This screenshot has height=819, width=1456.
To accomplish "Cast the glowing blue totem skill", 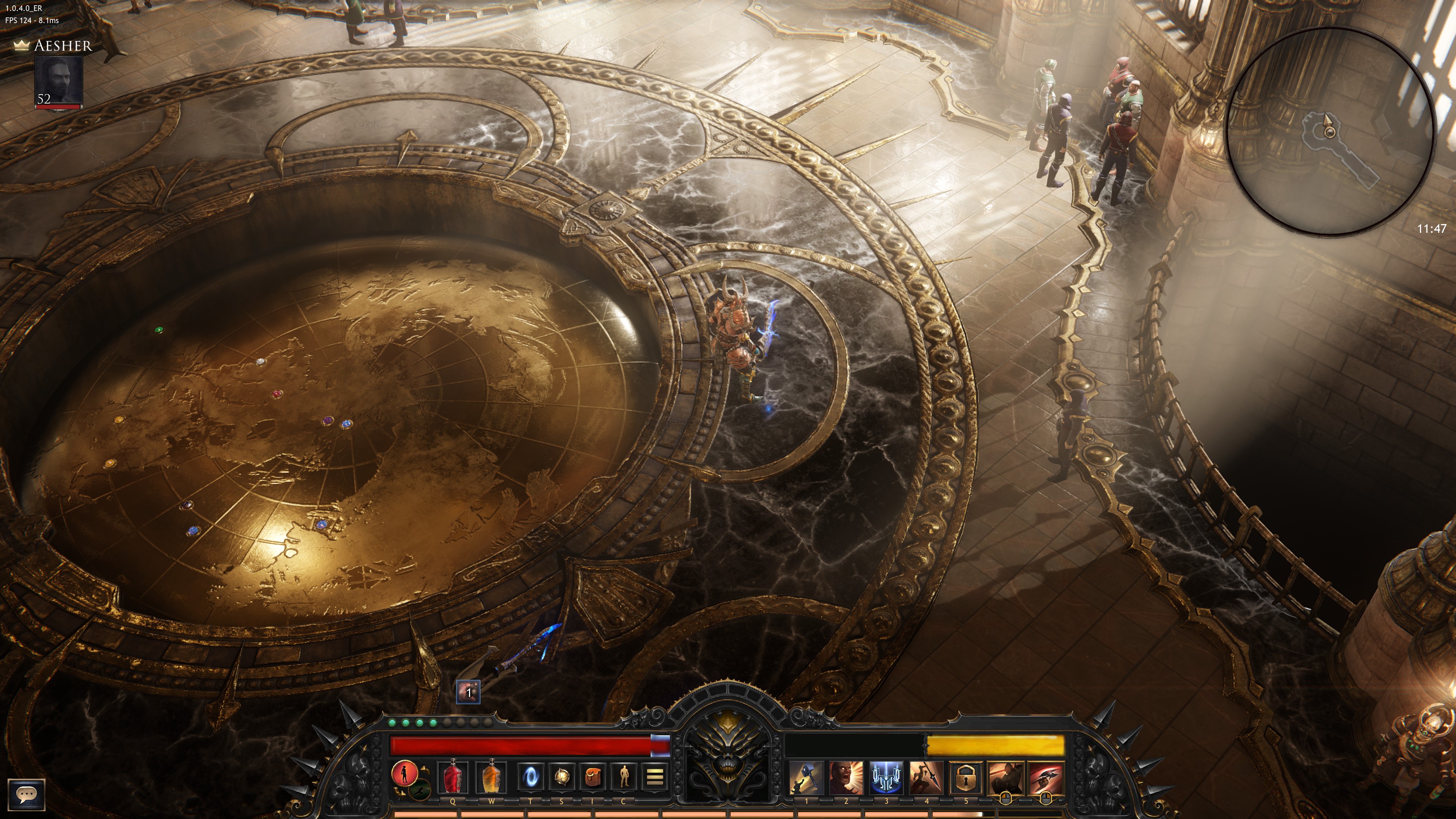I will click(x=886, y=778).
